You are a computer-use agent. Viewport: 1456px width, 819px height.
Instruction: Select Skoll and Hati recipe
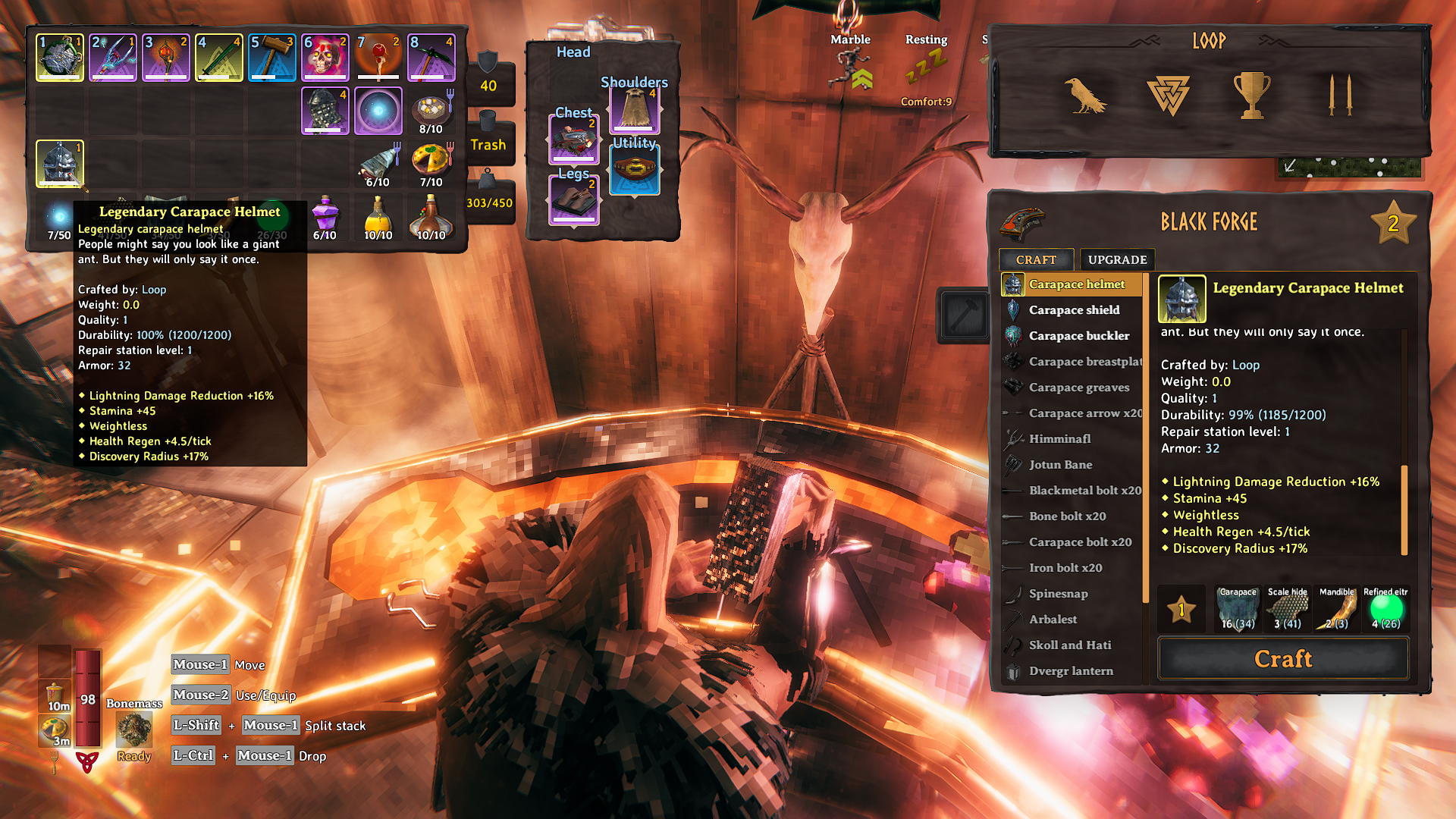[x=1069, y=645]
